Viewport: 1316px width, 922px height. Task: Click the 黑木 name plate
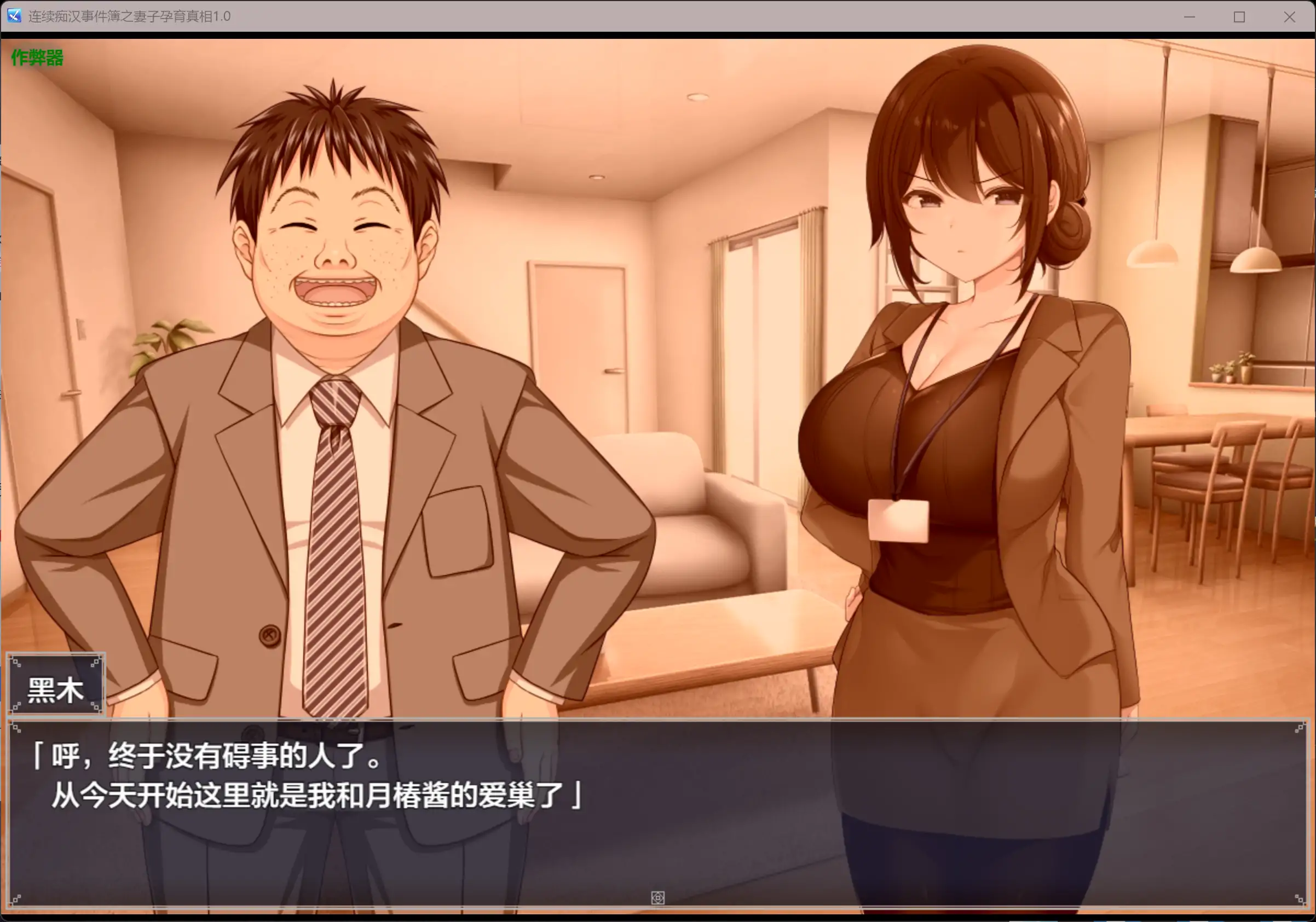[56, 683]
